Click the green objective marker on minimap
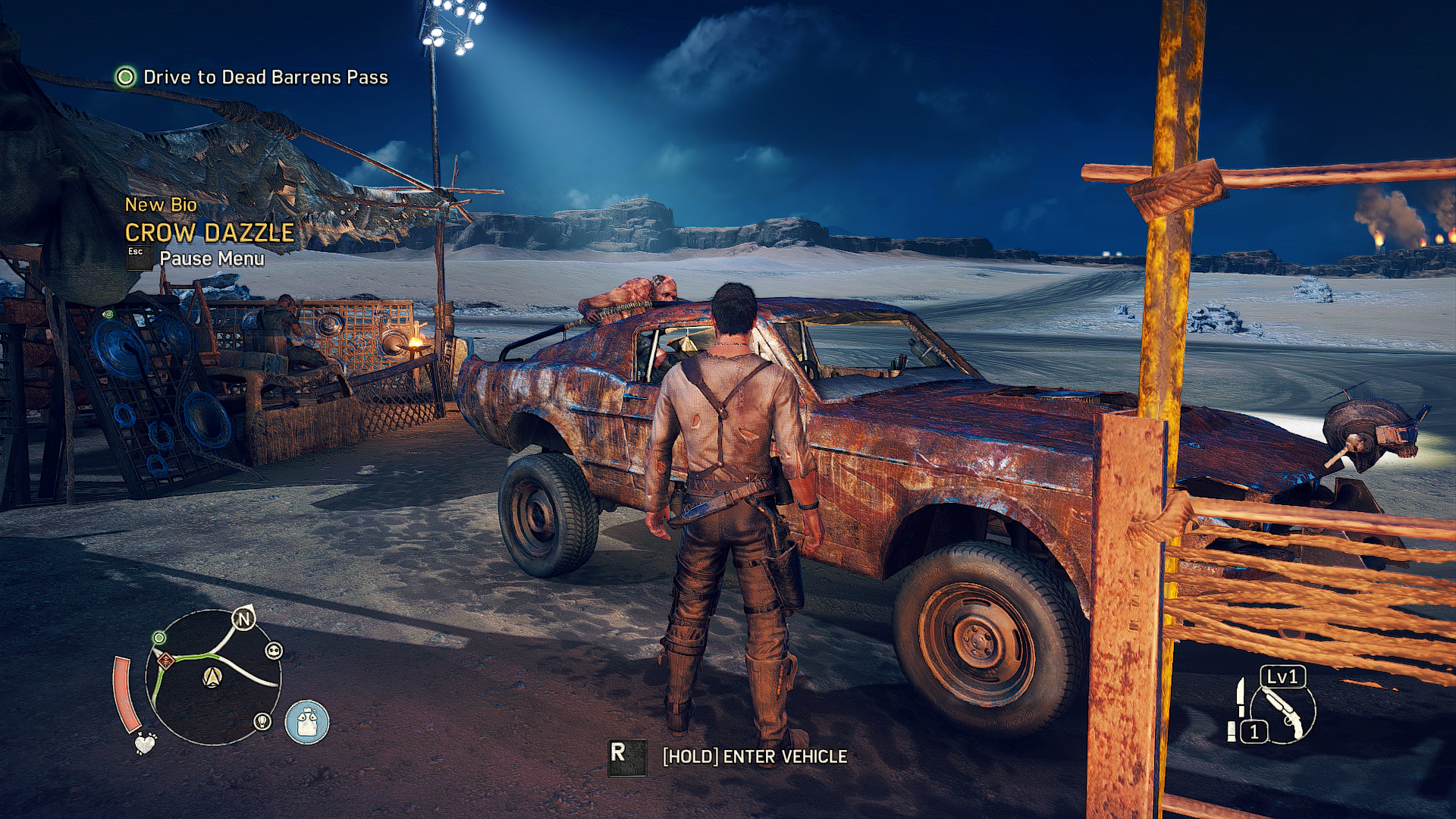The image size is (1456, 819). (x=159, y=638)
